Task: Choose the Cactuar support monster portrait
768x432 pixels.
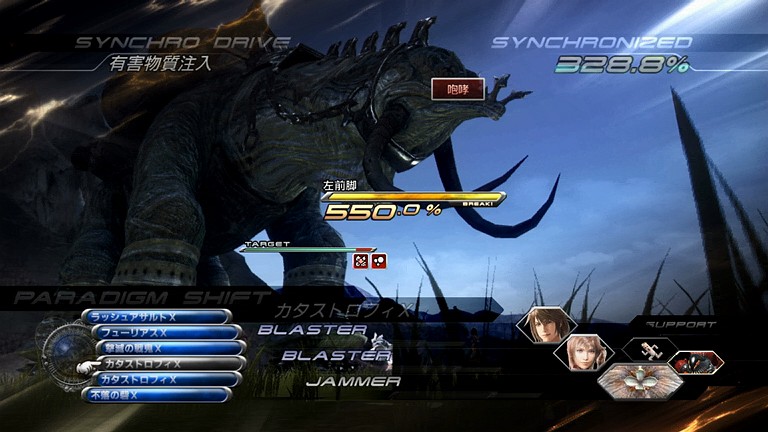Action: click(650, 351)
